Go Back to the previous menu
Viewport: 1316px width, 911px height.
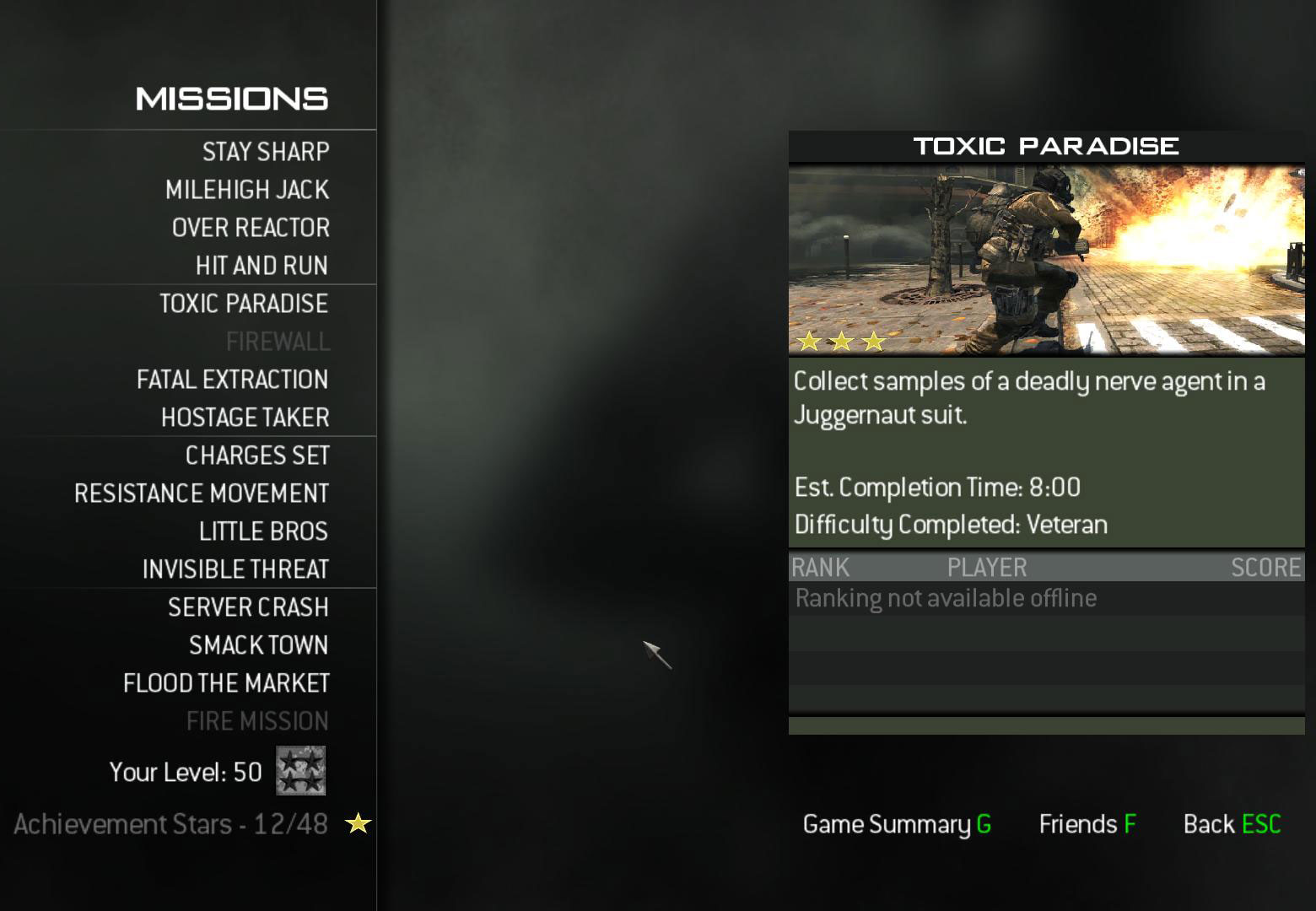(1232, 824)
